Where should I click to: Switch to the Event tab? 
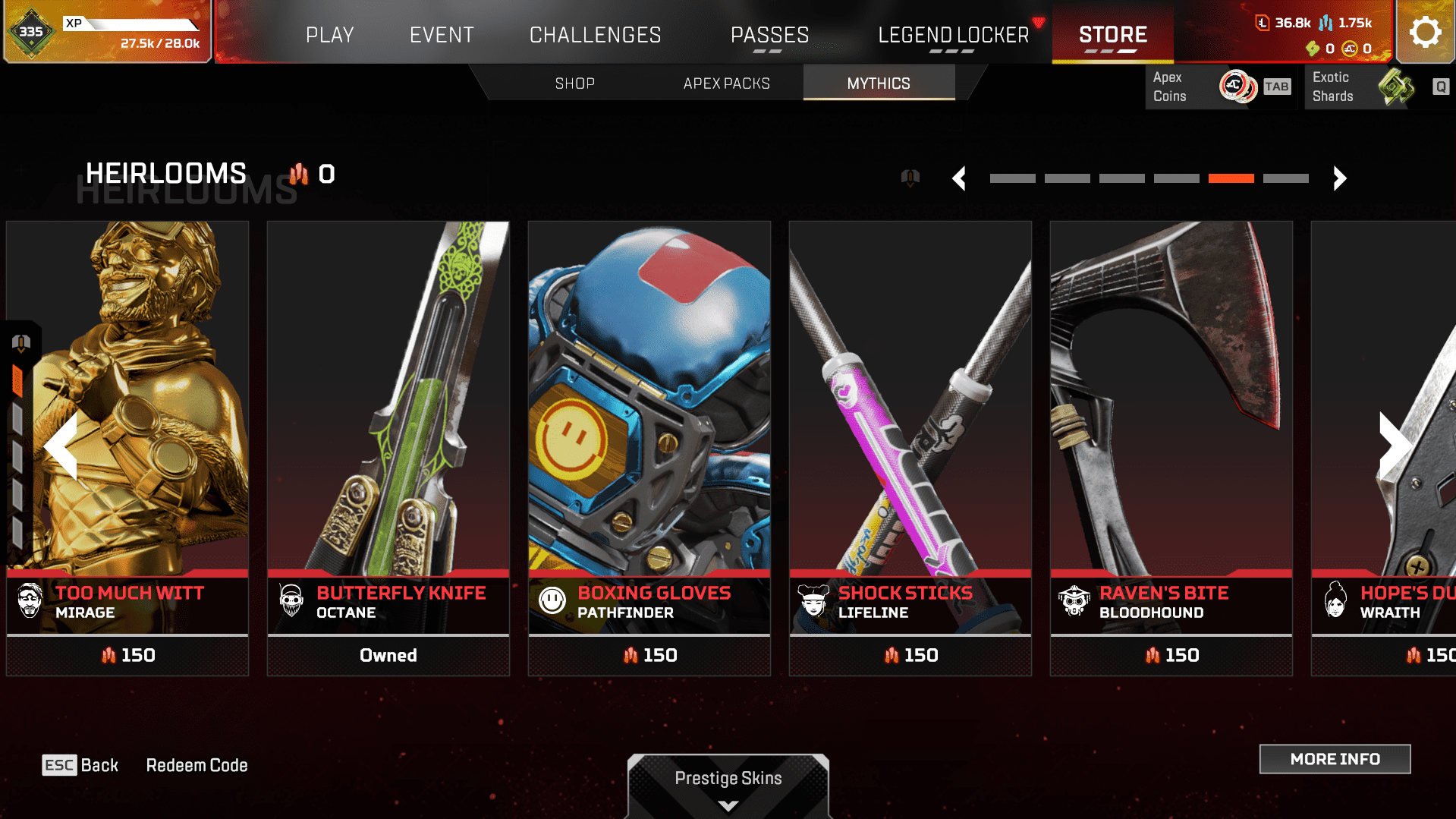442,35
